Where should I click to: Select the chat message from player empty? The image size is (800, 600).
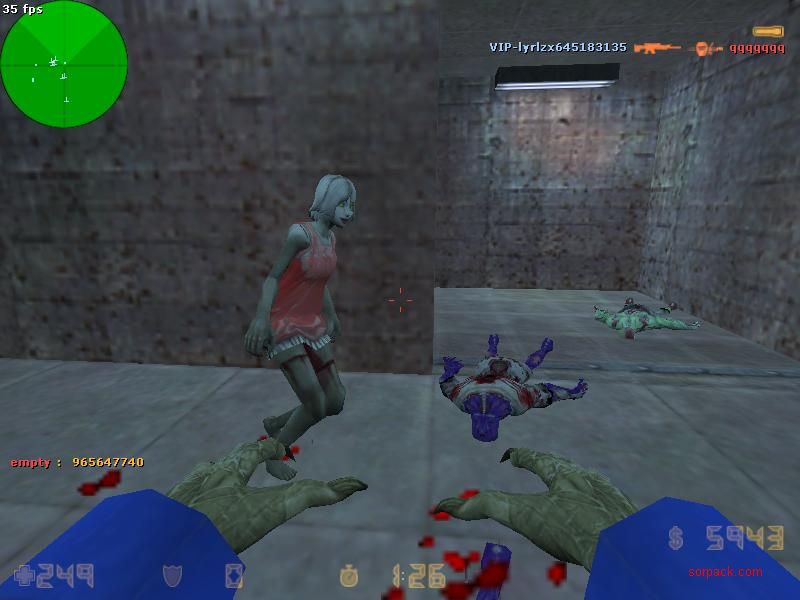click(77, 462)
